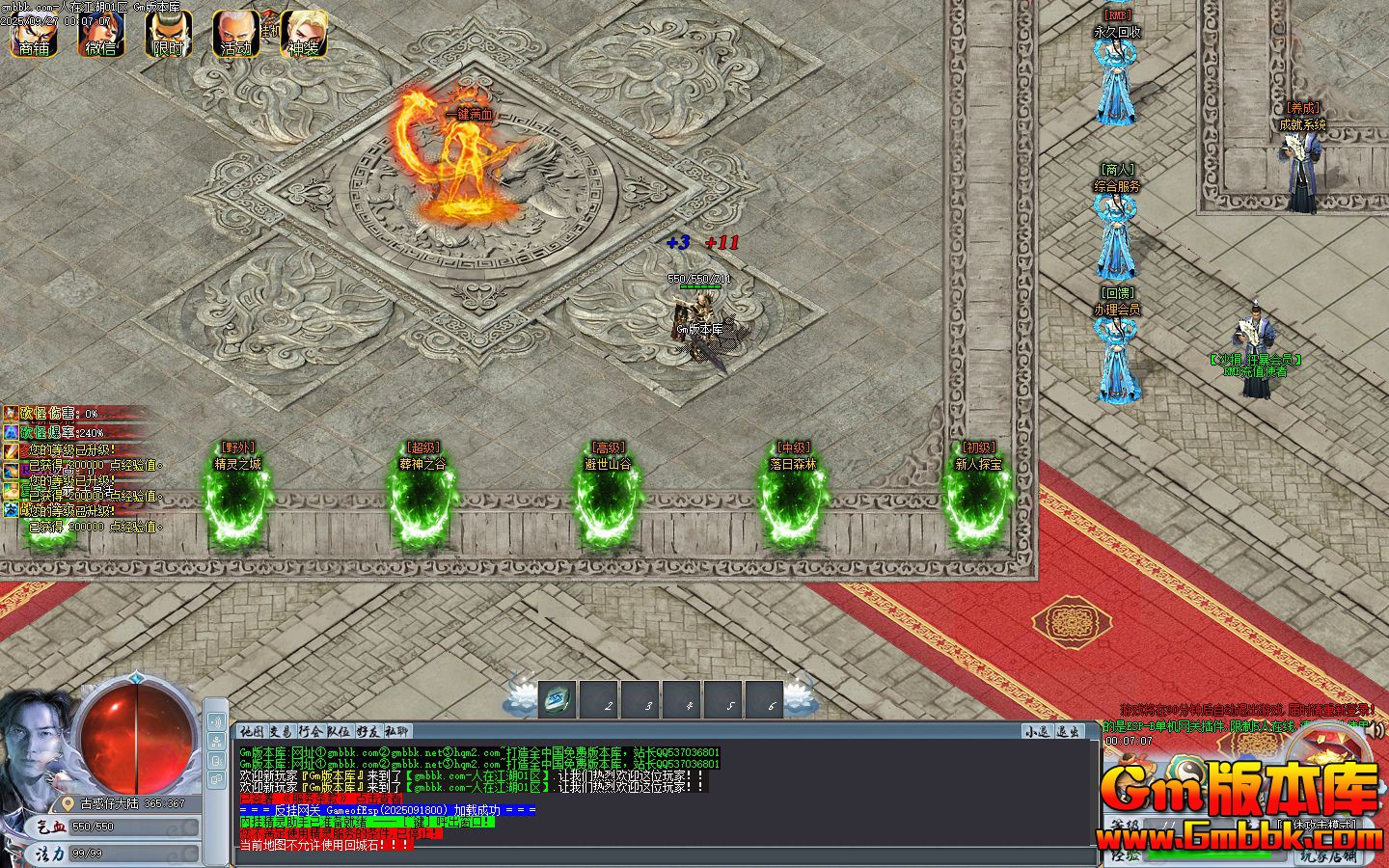Open the 行会 guild tab

click(311, 732)
